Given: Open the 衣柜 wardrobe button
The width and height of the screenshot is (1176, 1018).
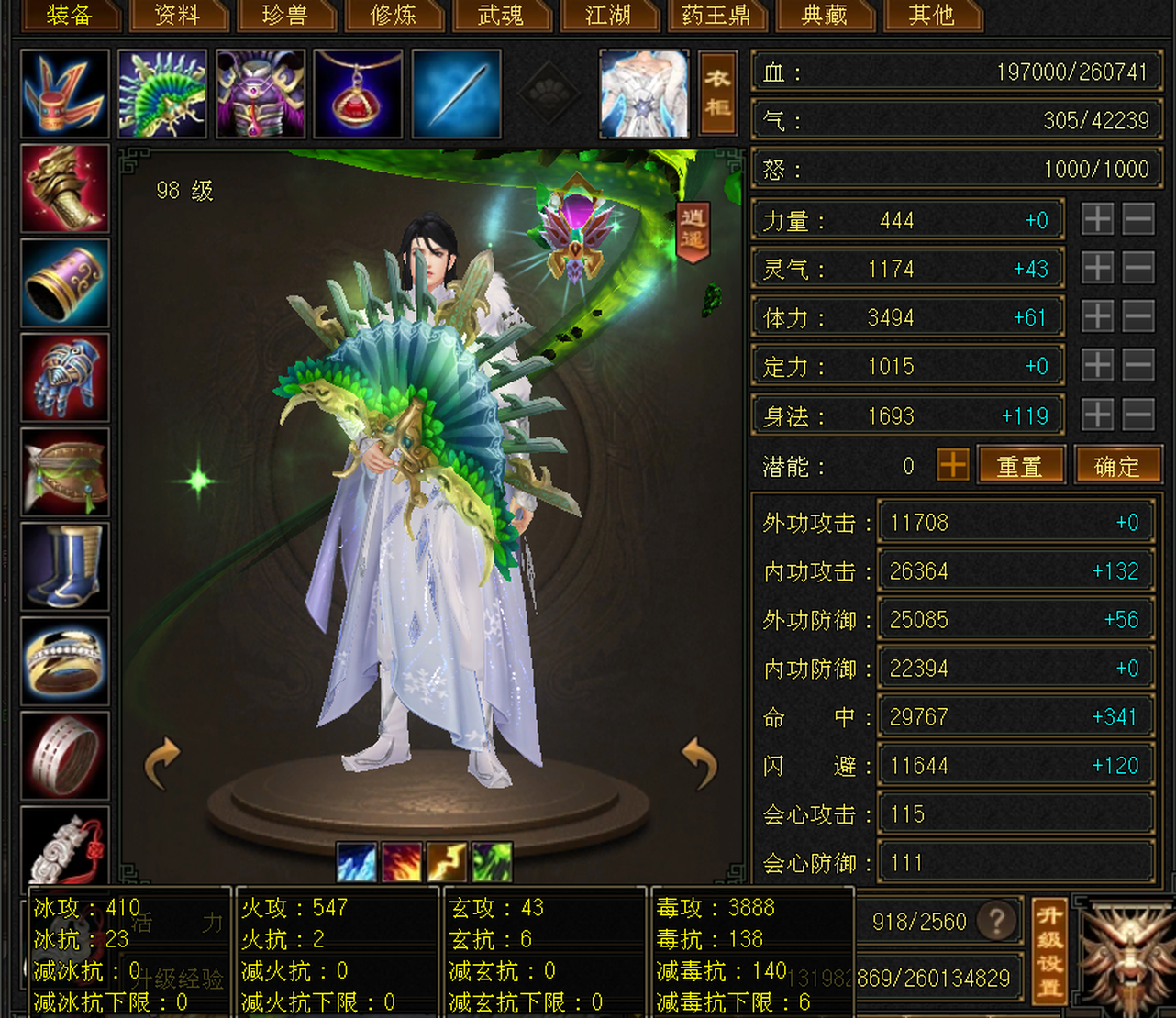Looking at the screenshot, I should 717,94.
